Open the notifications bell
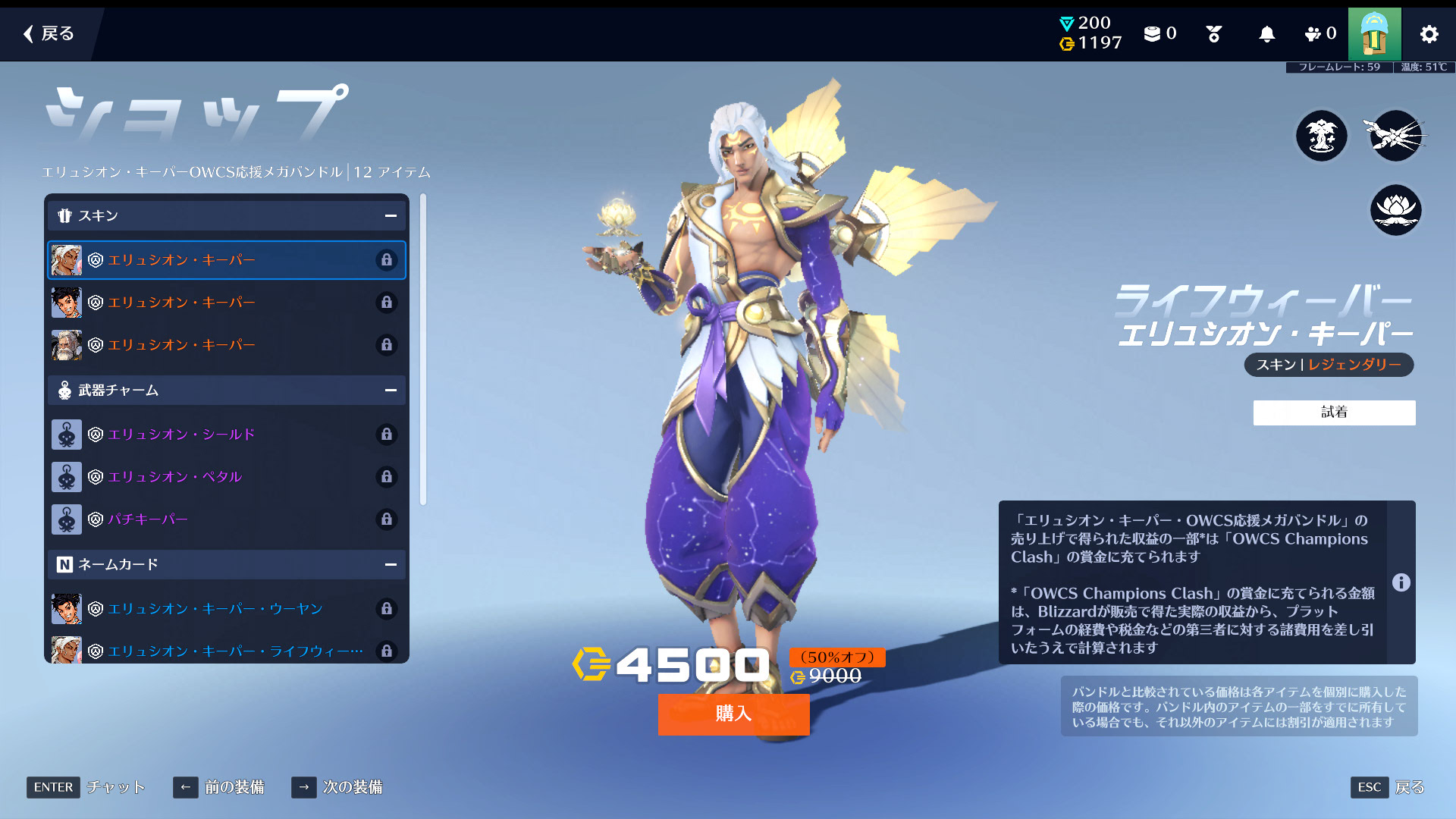1456x819 pixels. pyautogui.click(x=1266, y=34)
